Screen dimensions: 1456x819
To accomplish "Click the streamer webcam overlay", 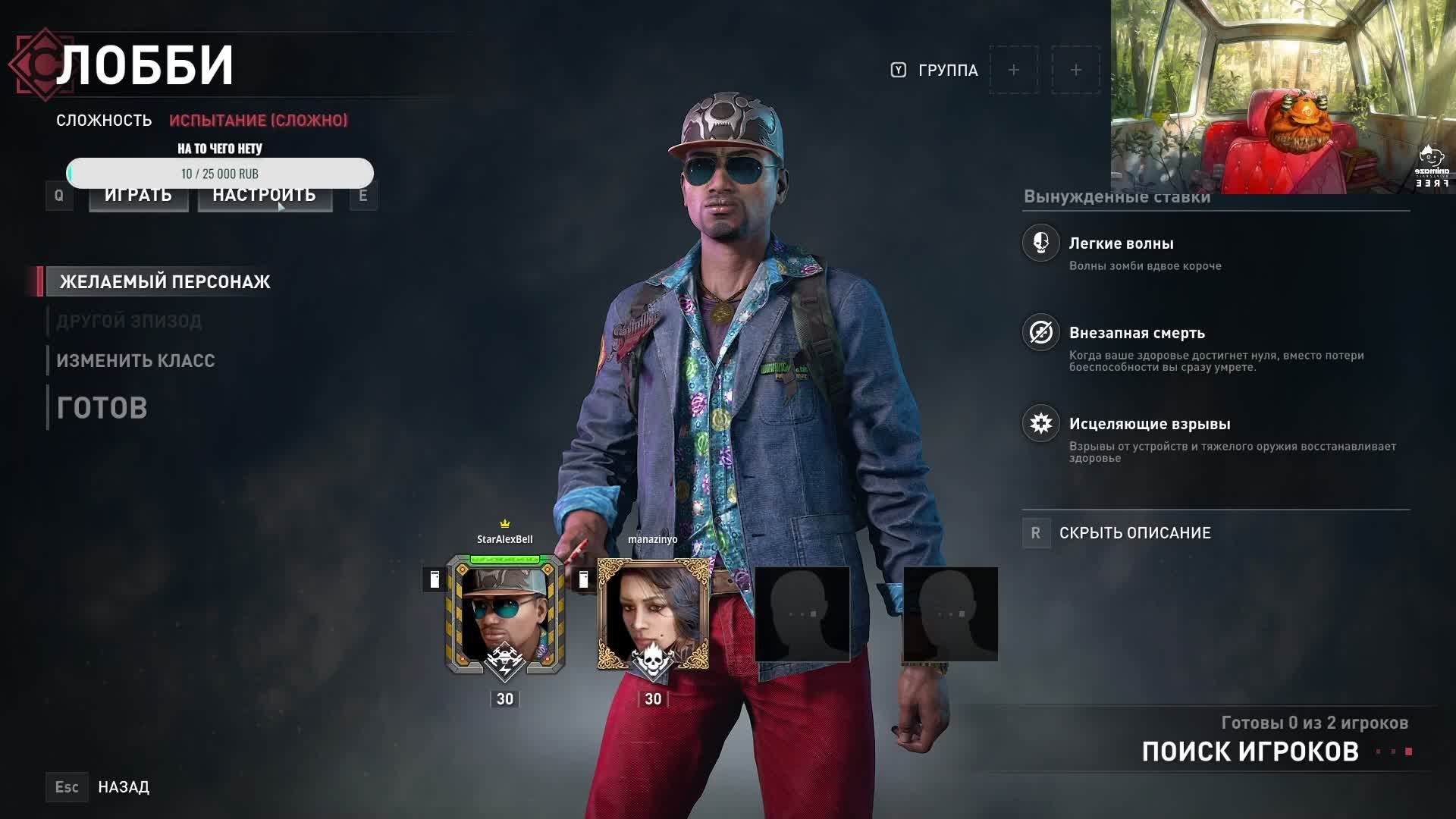I will tap(1282, 97).
